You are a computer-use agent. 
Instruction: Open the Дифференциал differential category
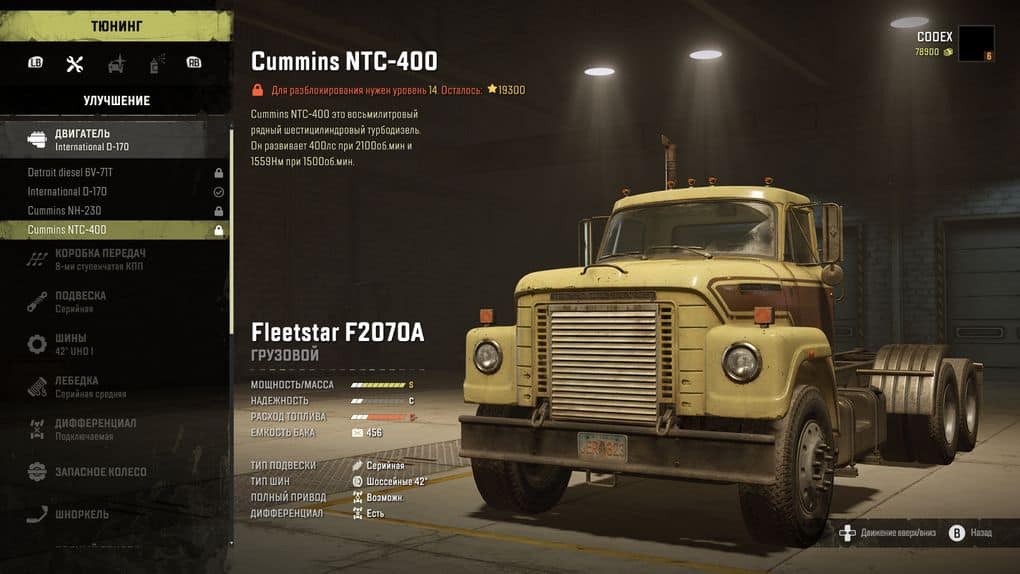tap(114, 429)
